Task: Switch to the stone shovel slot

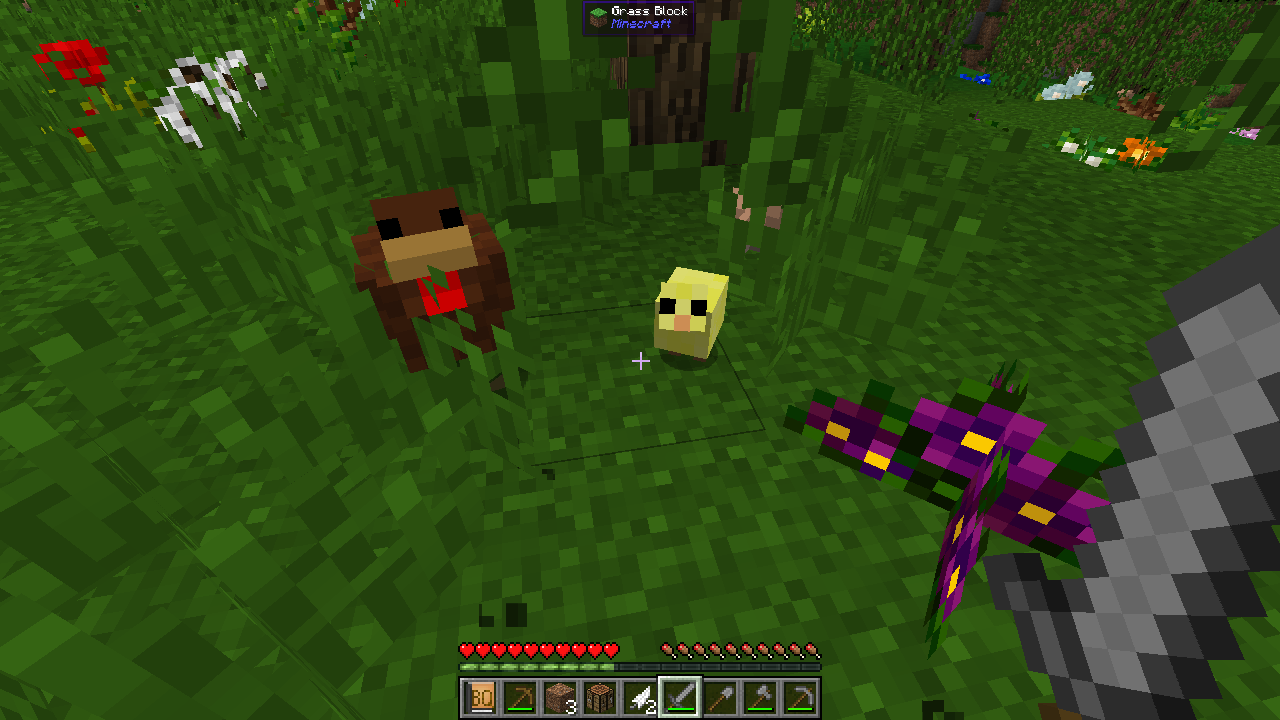Action: tap(720, 698)
